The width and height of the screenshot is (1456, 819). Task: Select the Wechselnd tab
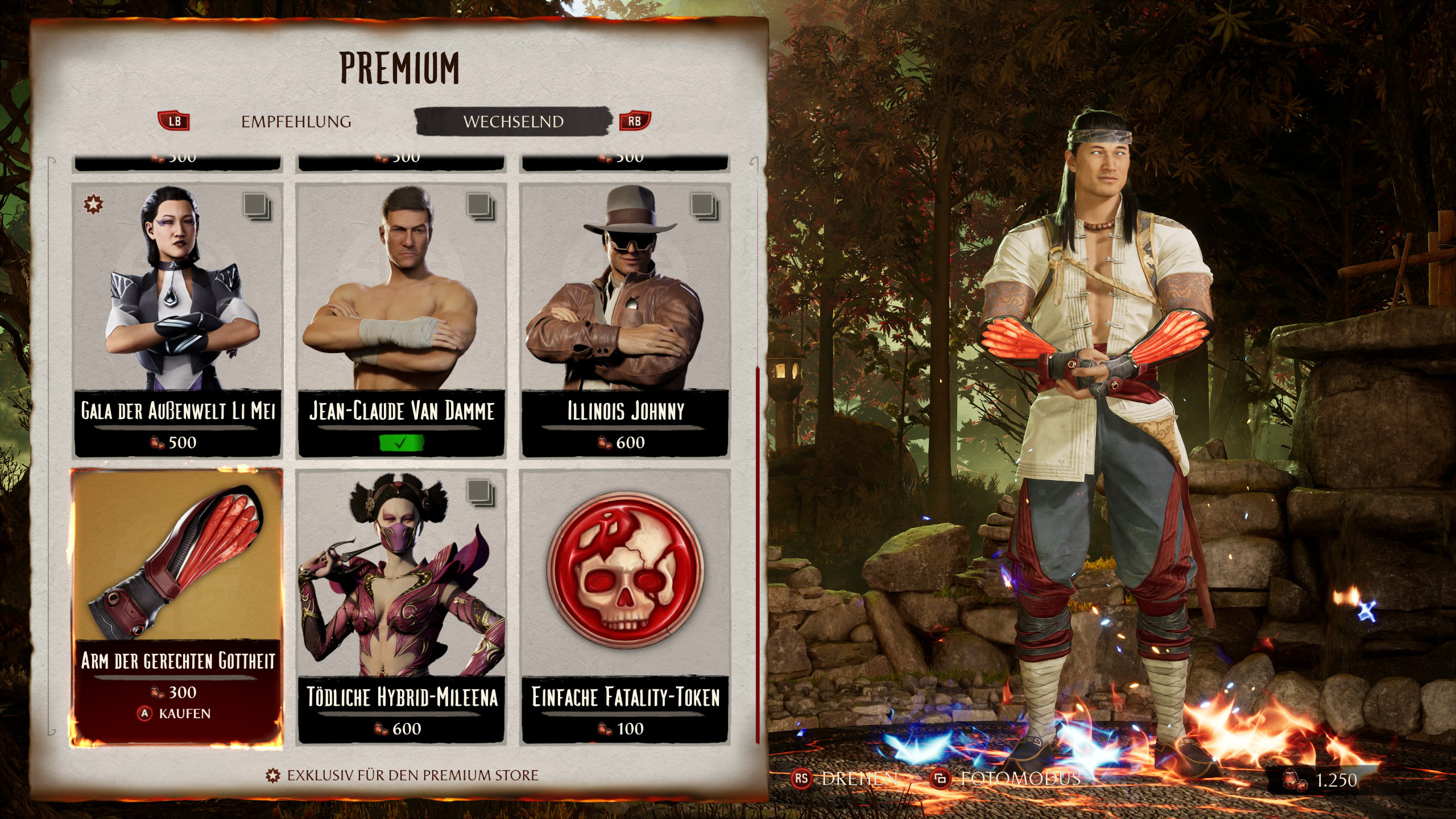click(513, 122)
